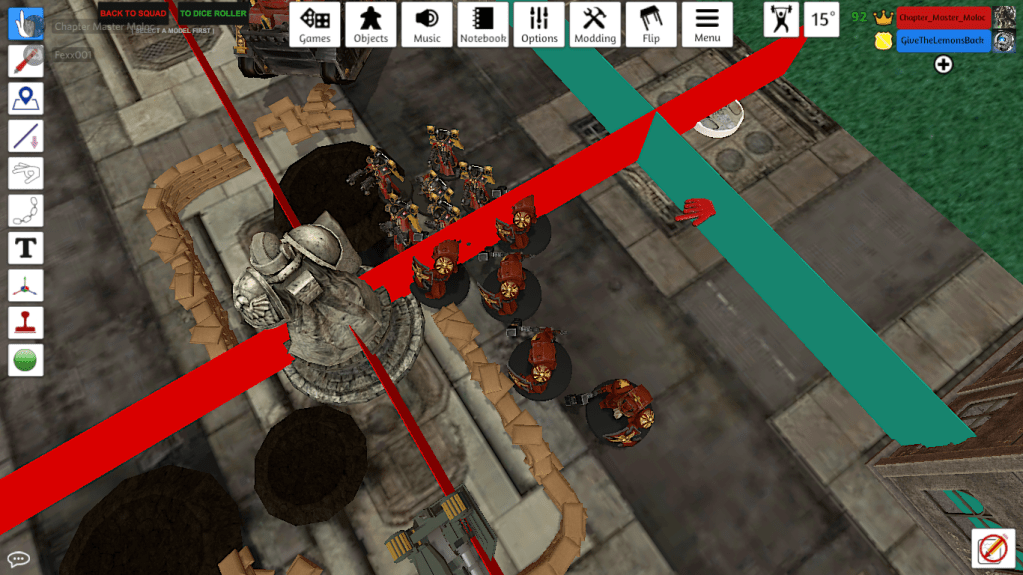Image resolution: width=1023 pixels, height=575 pixels.
Task: Open the Modding tools
Action: [x=595, y=25]
